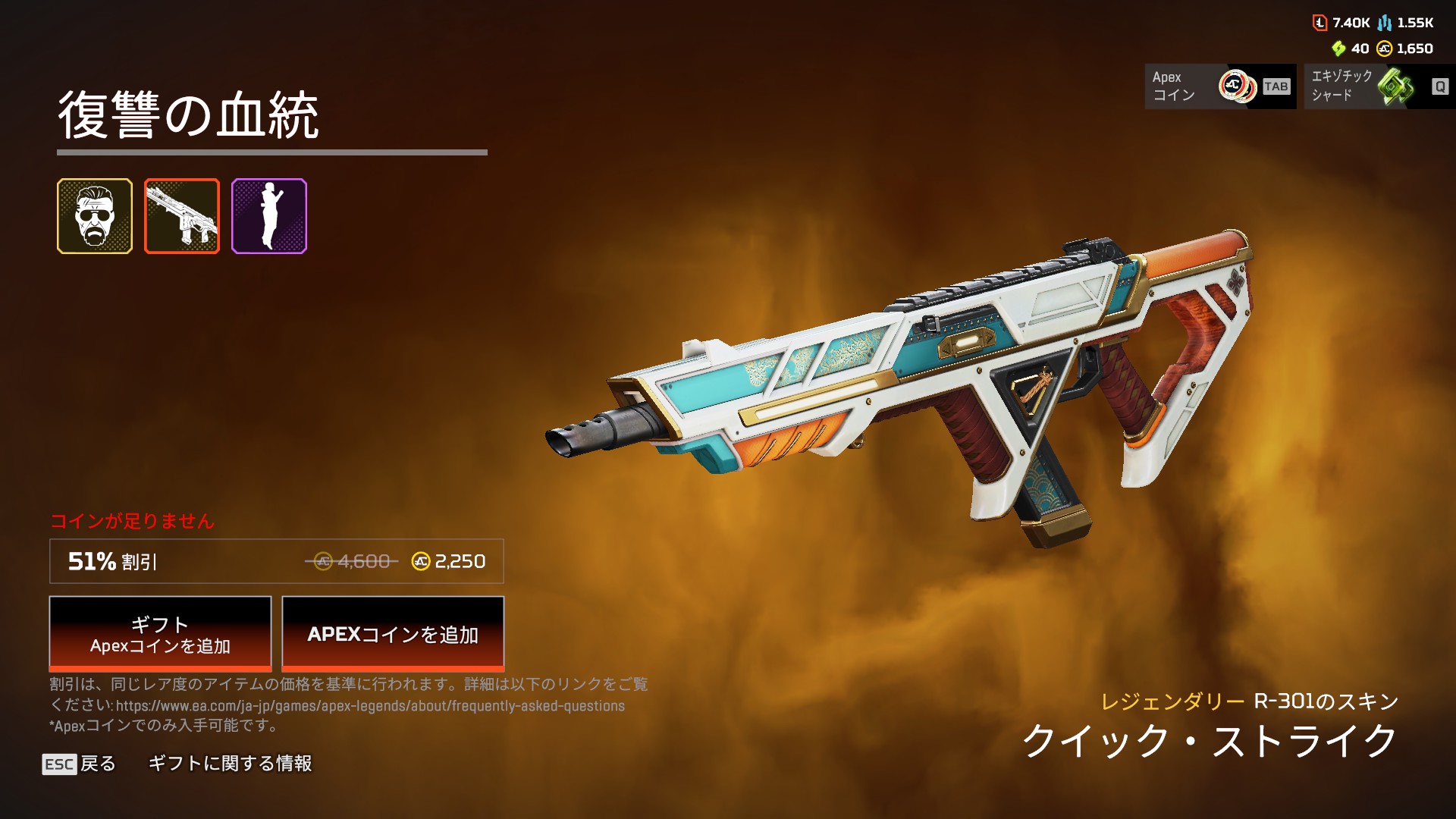Open ギフトに関する情報
The width and height of the screenshot is (1456, 819).
[x=230, y=764]
